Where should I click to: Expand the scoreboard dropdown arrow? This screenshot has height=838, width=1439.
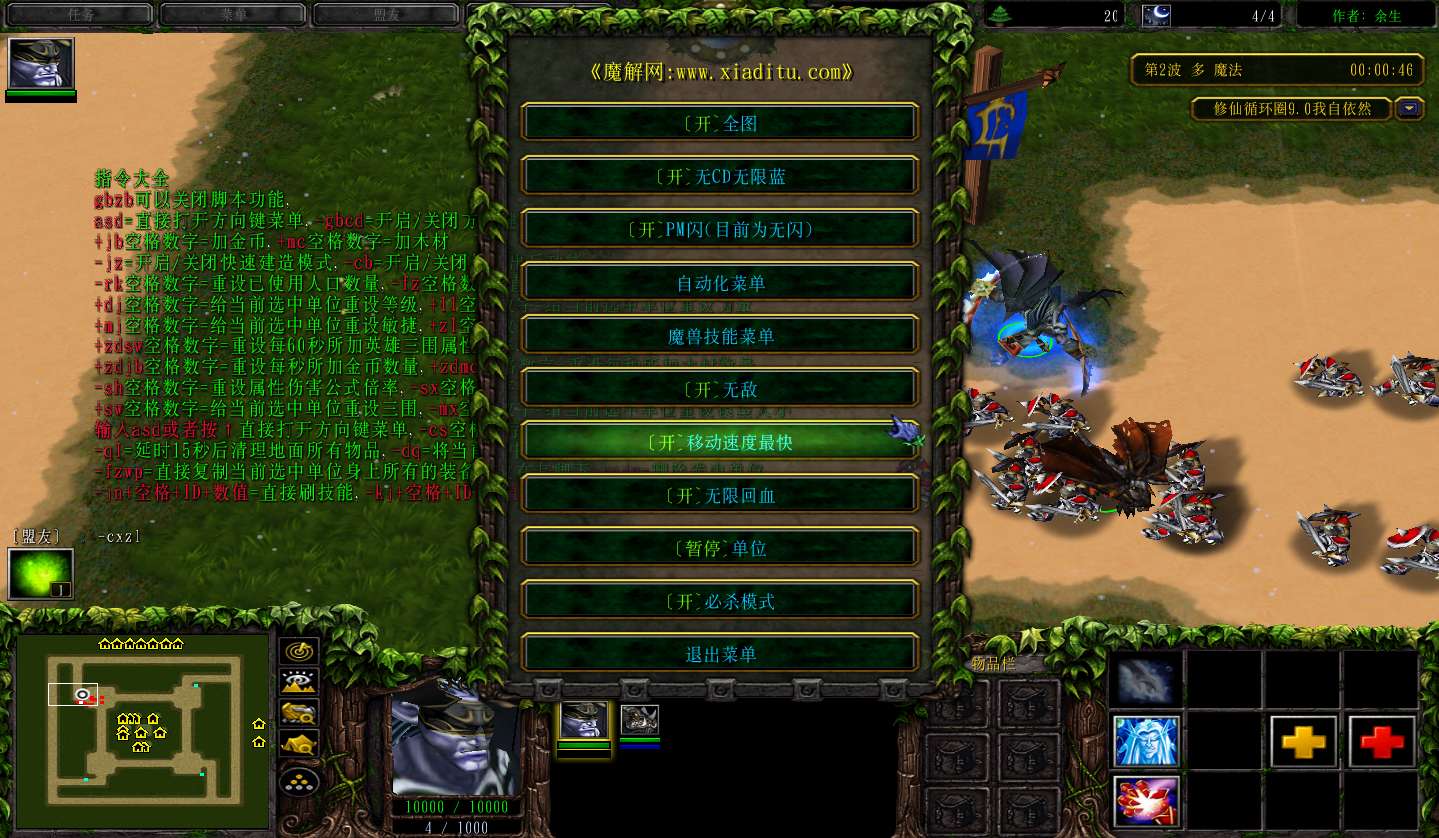[1410, 108]
